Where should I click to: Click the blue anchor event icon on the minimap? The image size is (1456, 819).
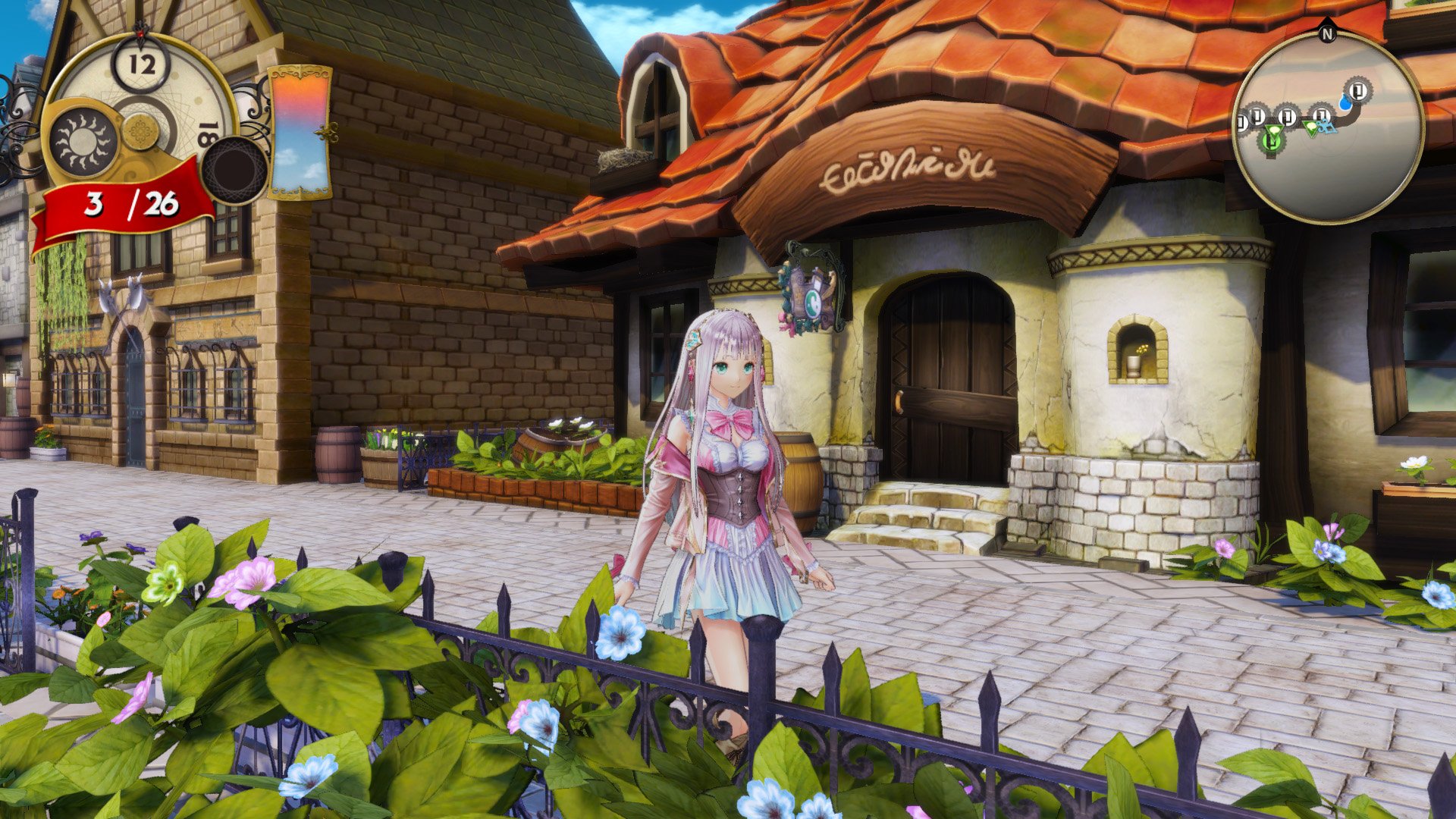coord(1328,128)
